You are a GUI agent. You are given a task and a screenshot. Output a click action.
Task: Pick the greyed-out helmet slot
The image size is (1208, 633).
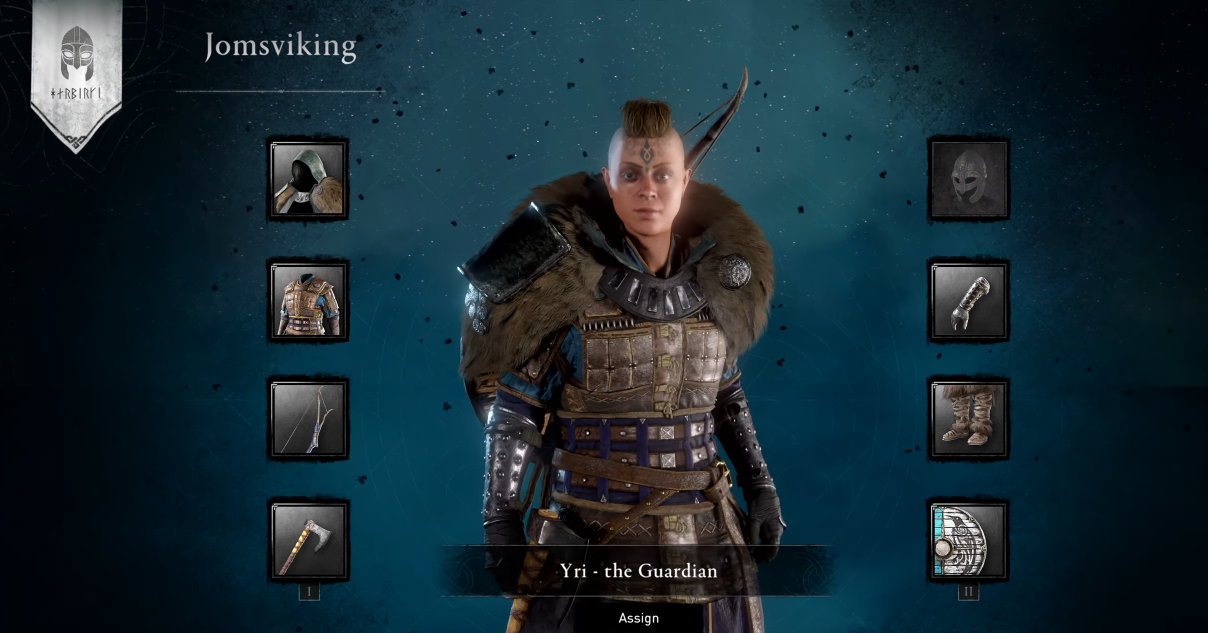tap(969, 180)
